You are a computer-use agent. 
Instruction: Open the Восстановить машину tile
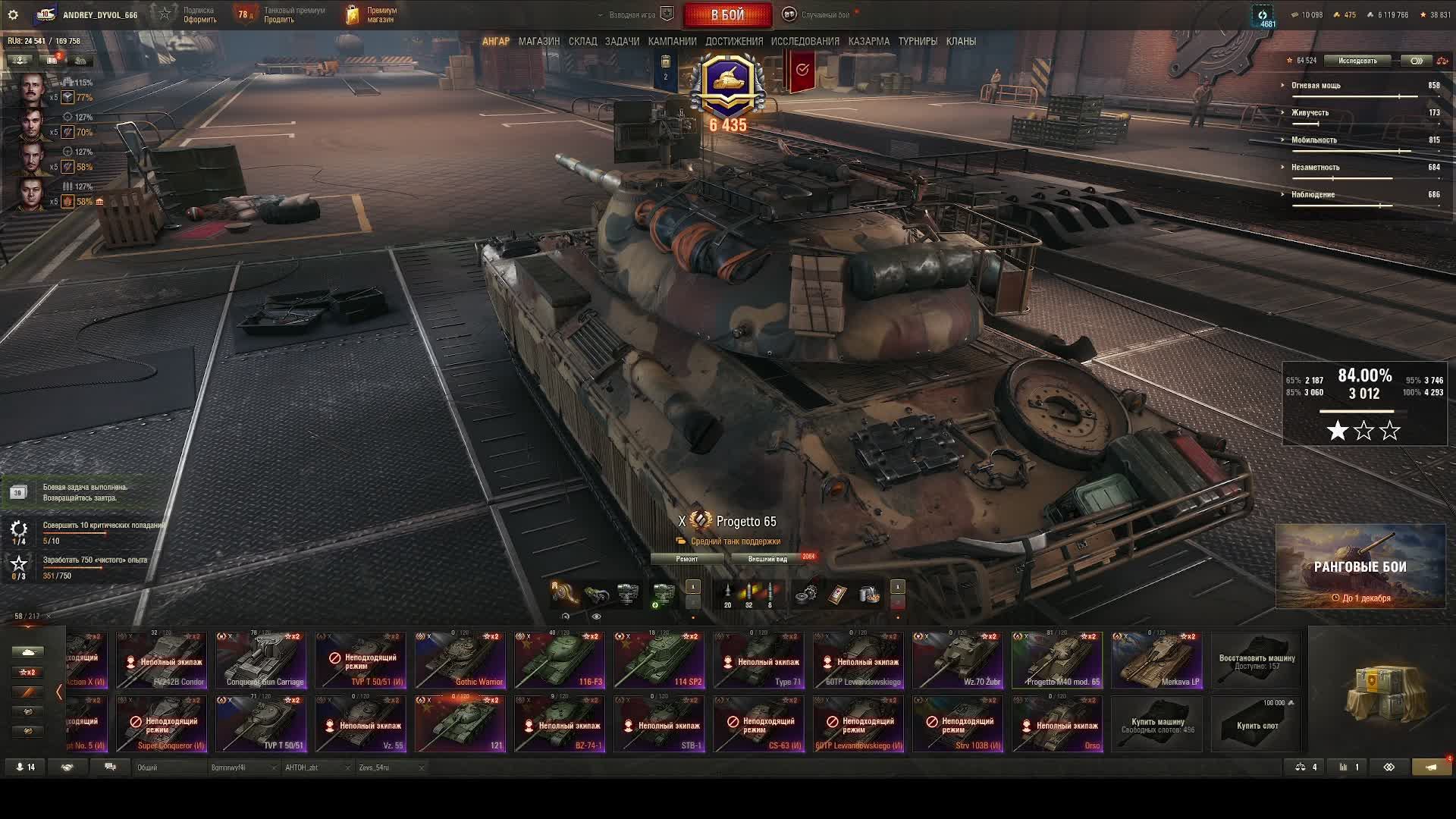1257,661
